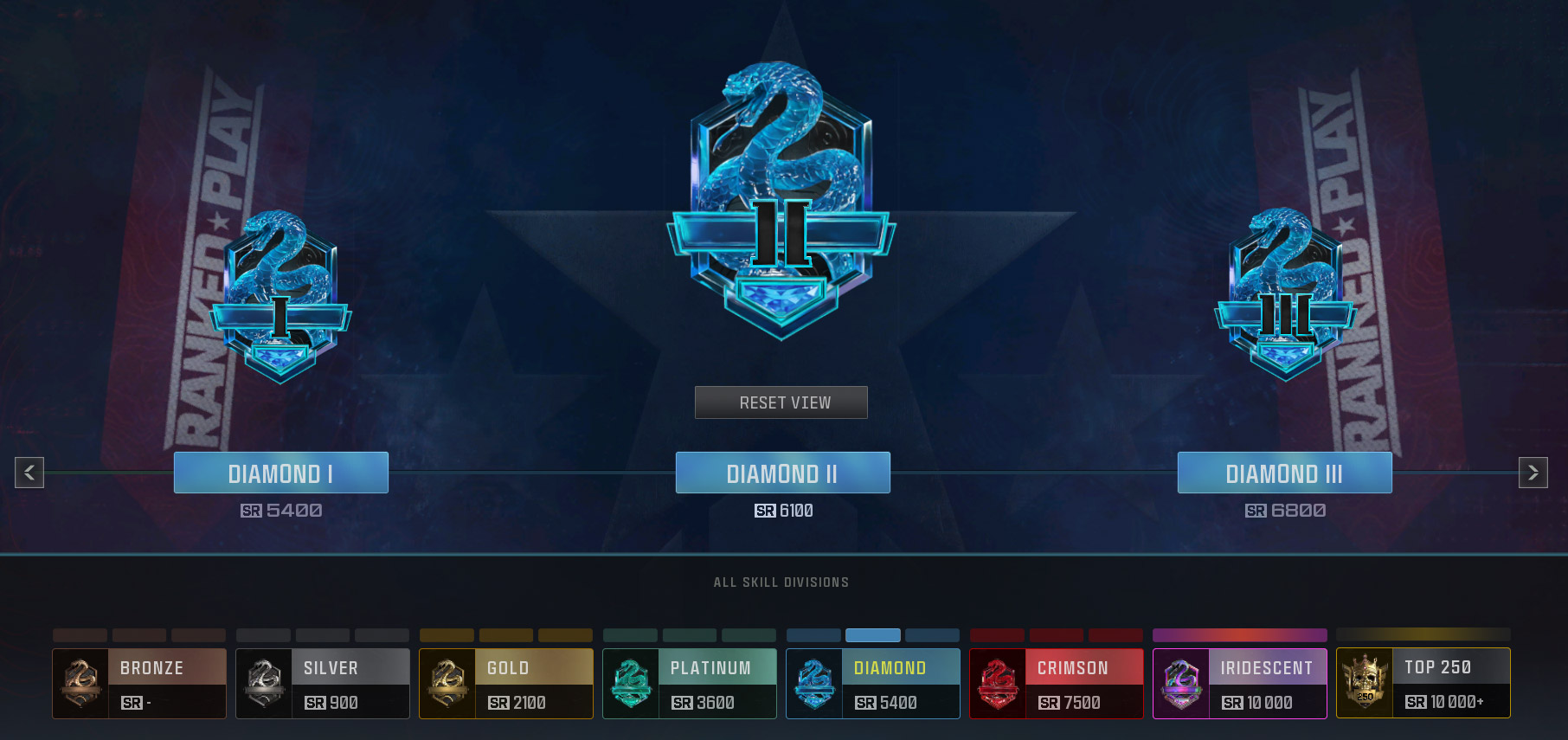This screenshot has width=1568, height=740.
Task: Click the Platinum snake emblem icon
Action: (x=631, y=684)
